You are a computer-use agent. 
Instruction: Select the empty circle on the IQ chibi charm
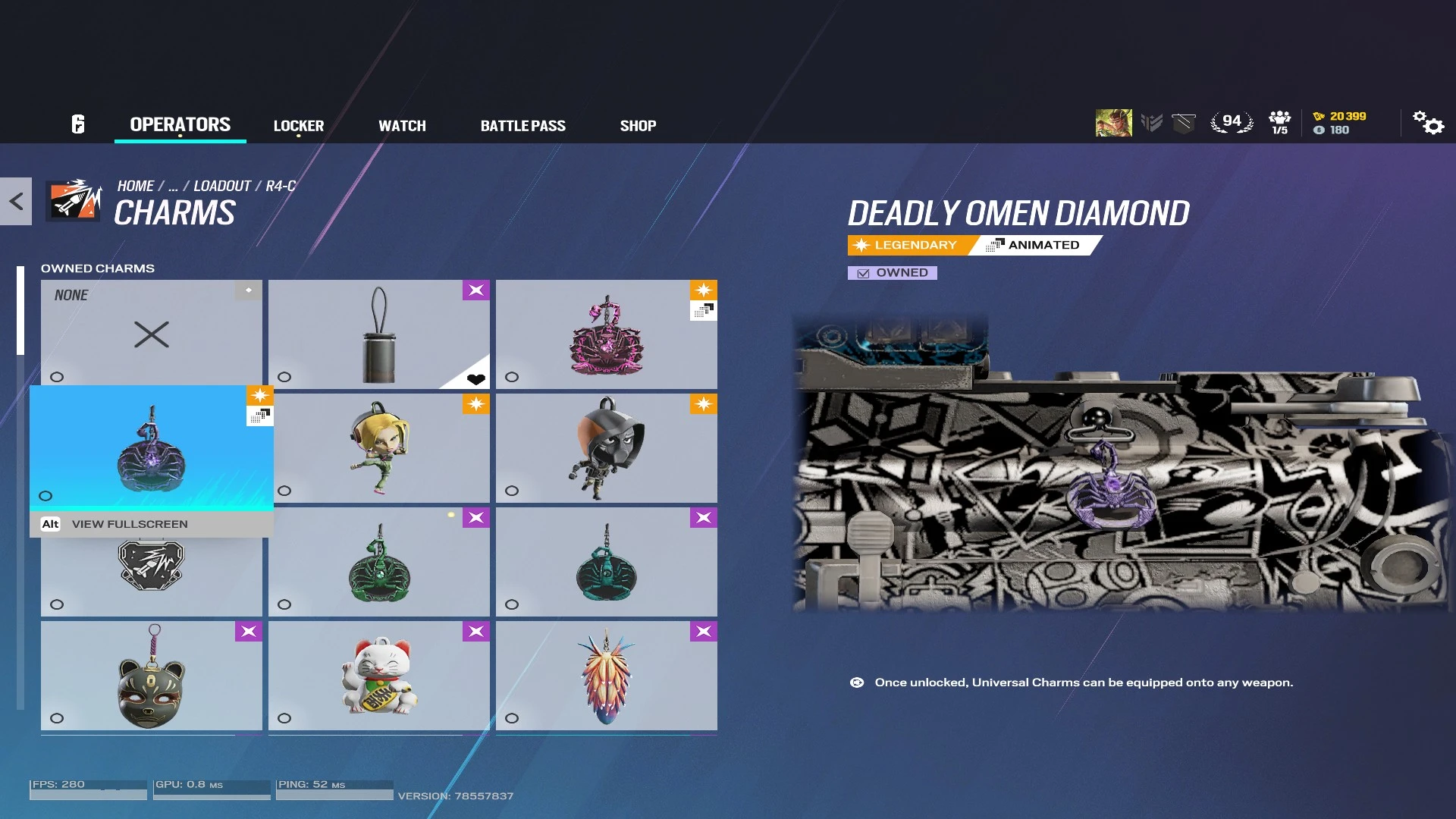point(284,489)
